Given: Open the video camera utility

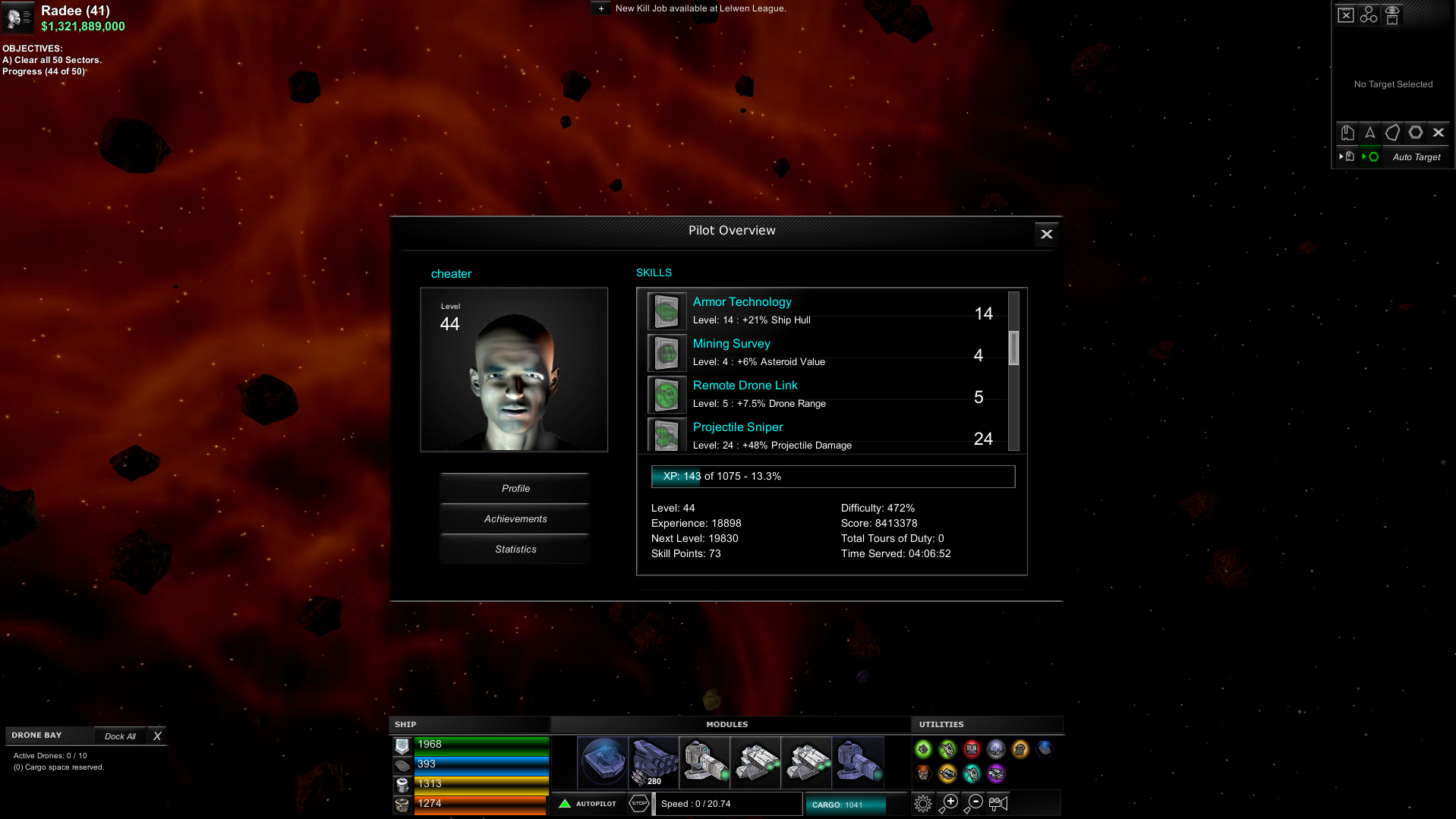Looking at the screenshot, I should (x=998, y=804).
